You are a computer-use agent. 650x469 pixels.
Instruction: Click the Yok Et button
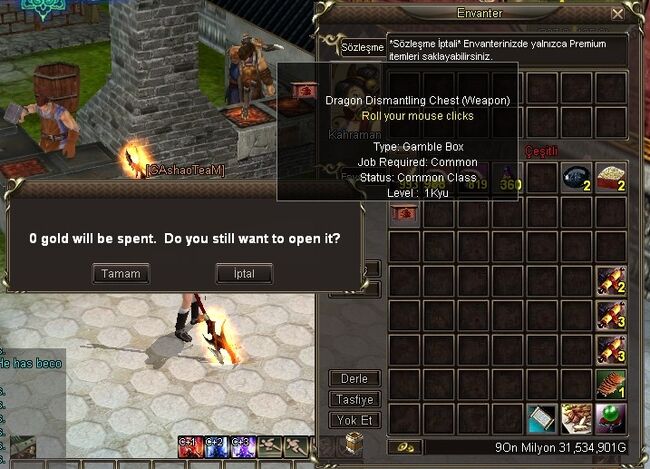pyautogui.click(x=354, y=421)
